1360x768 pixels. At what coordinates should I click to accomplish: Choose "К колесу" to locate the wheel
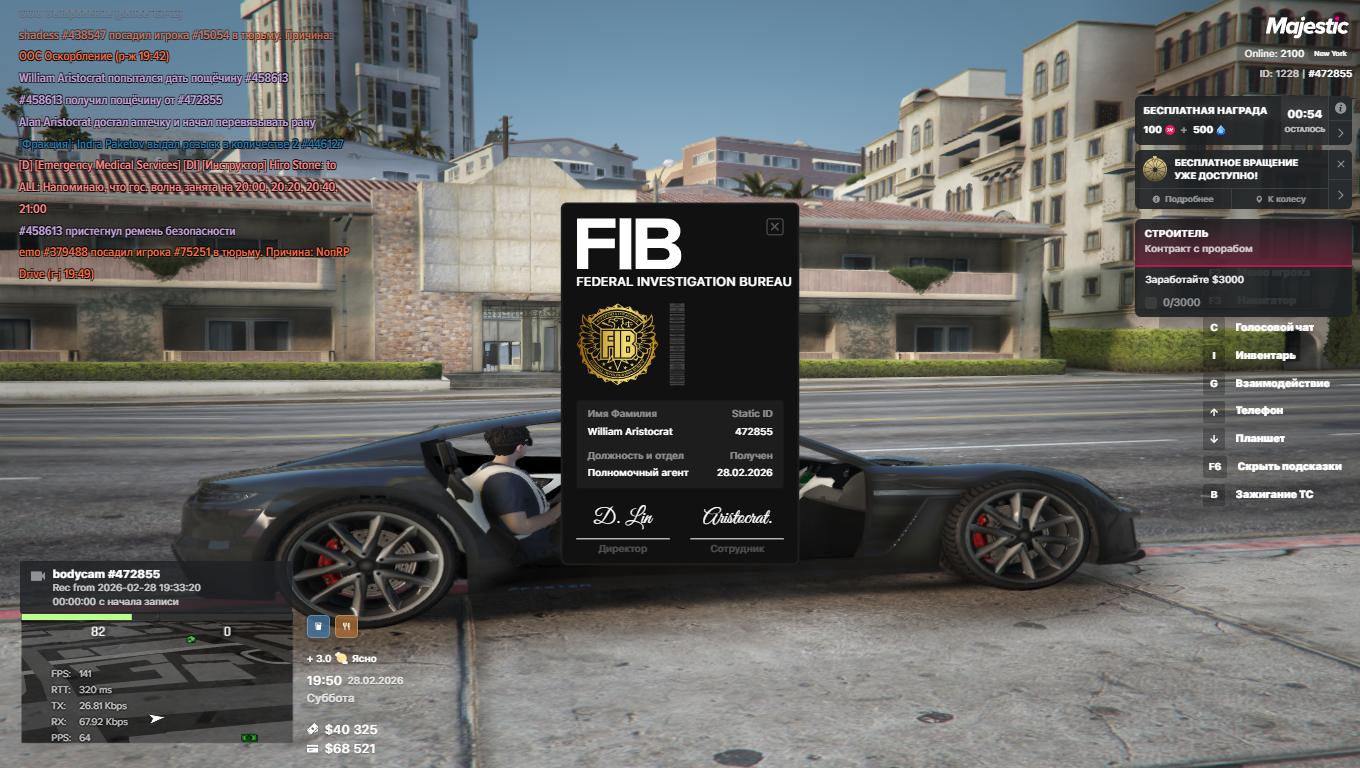[x=1281, y=199]
